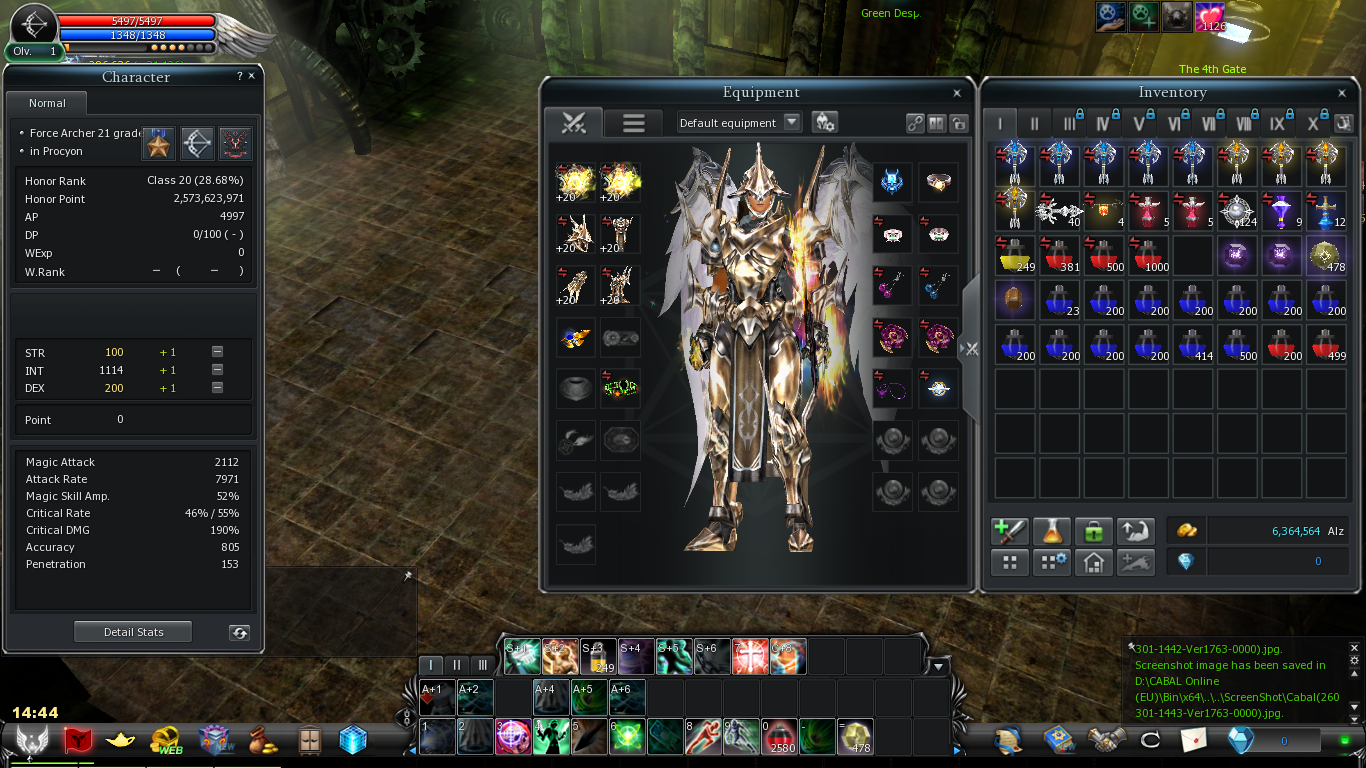The image size is (1366, 768).
Task: Select the yellow potion stack of 249
Action: click(x=1015, y=255)
